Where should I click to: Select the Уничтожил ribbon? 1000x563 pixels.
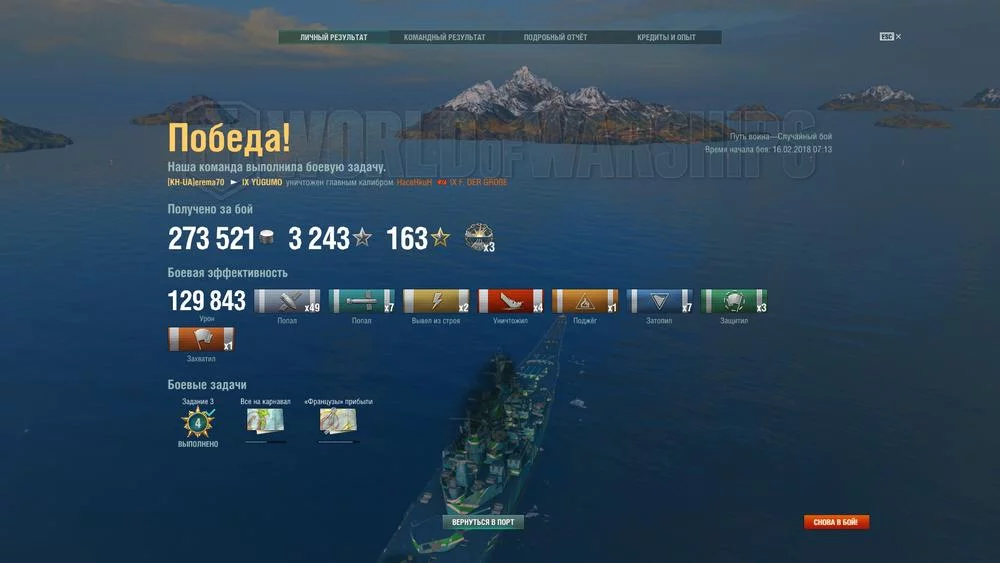(511, 302)
